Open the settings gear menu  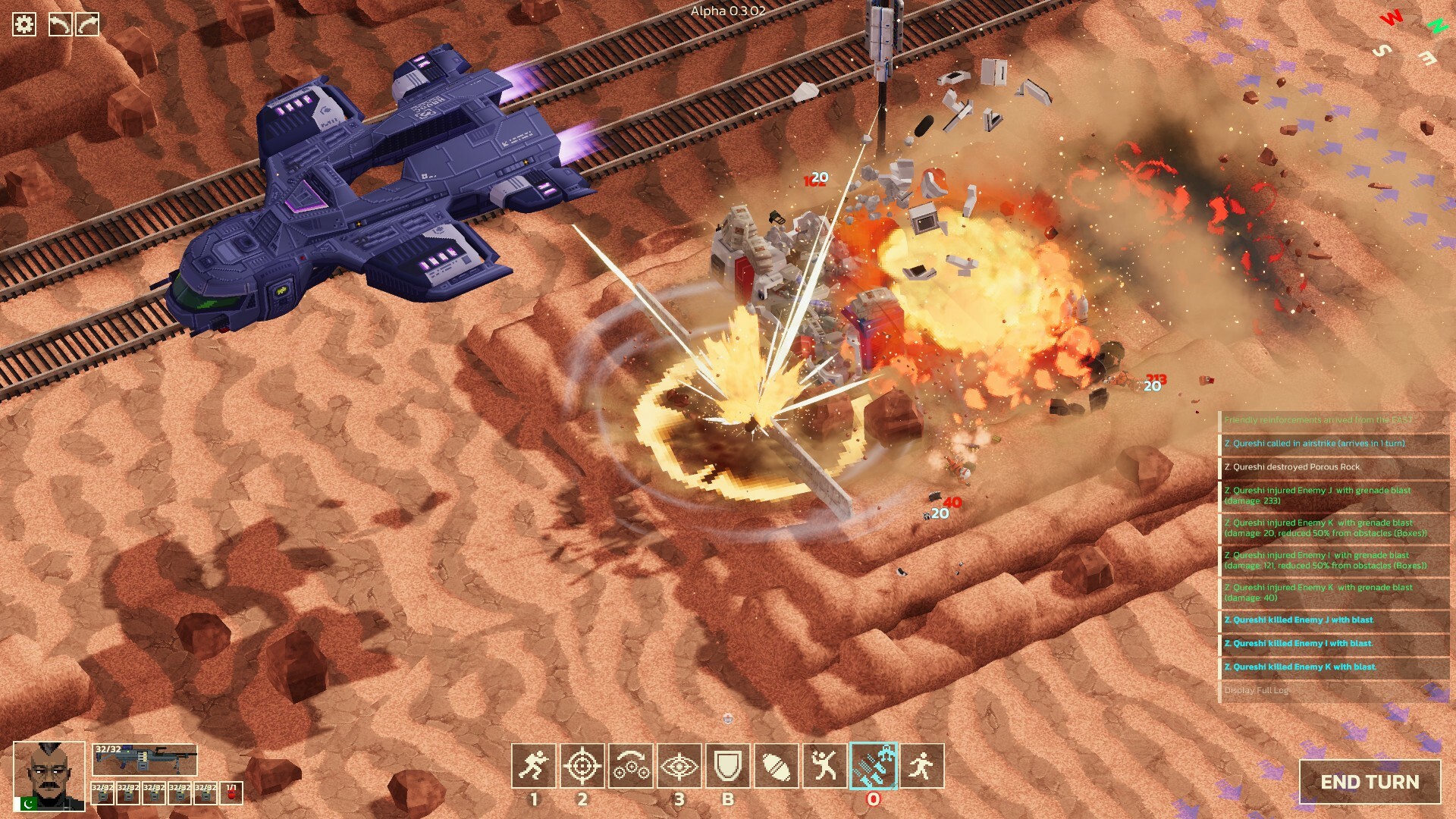24,24
